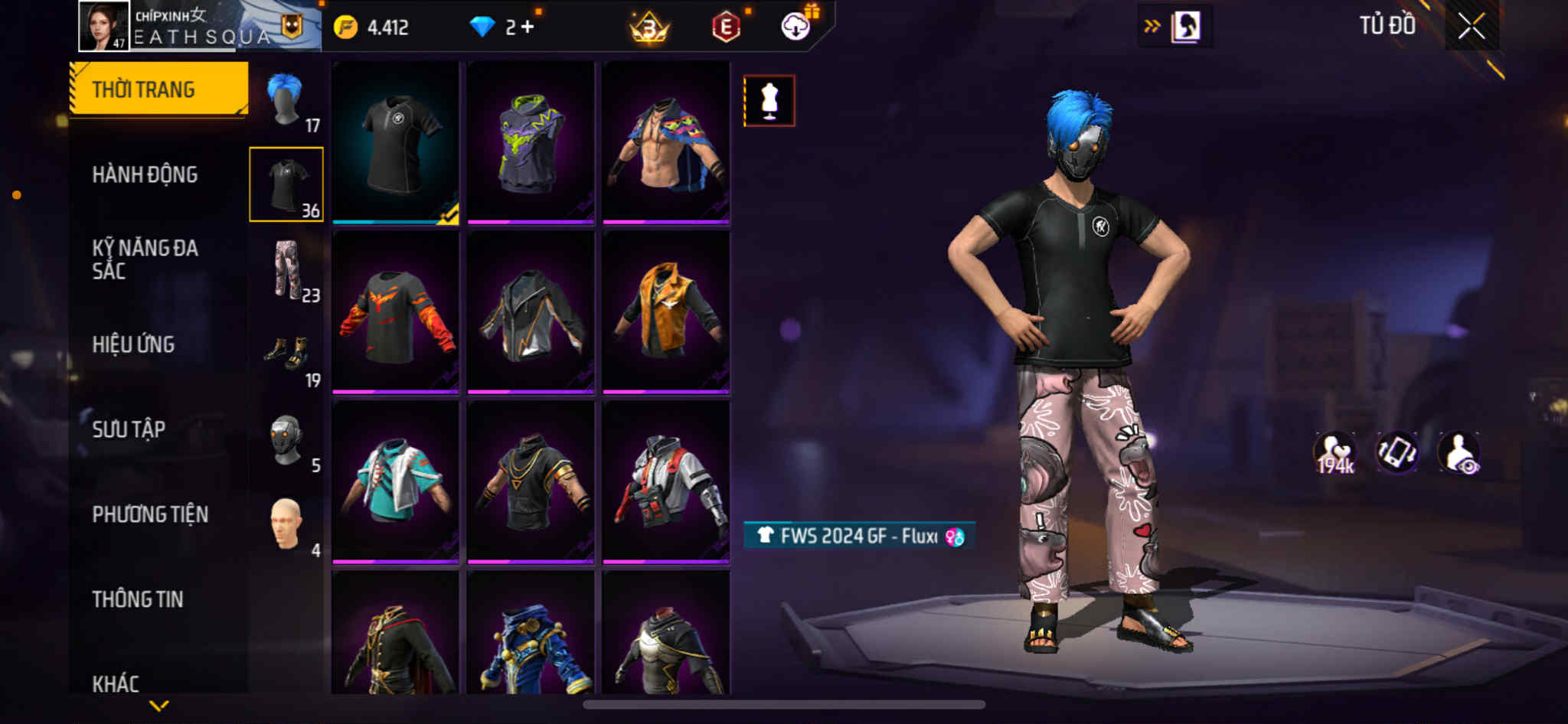Select the Hiệu Ứng tab
Image resolution: width=1568 pixels, height=724 pixels.
133,344
